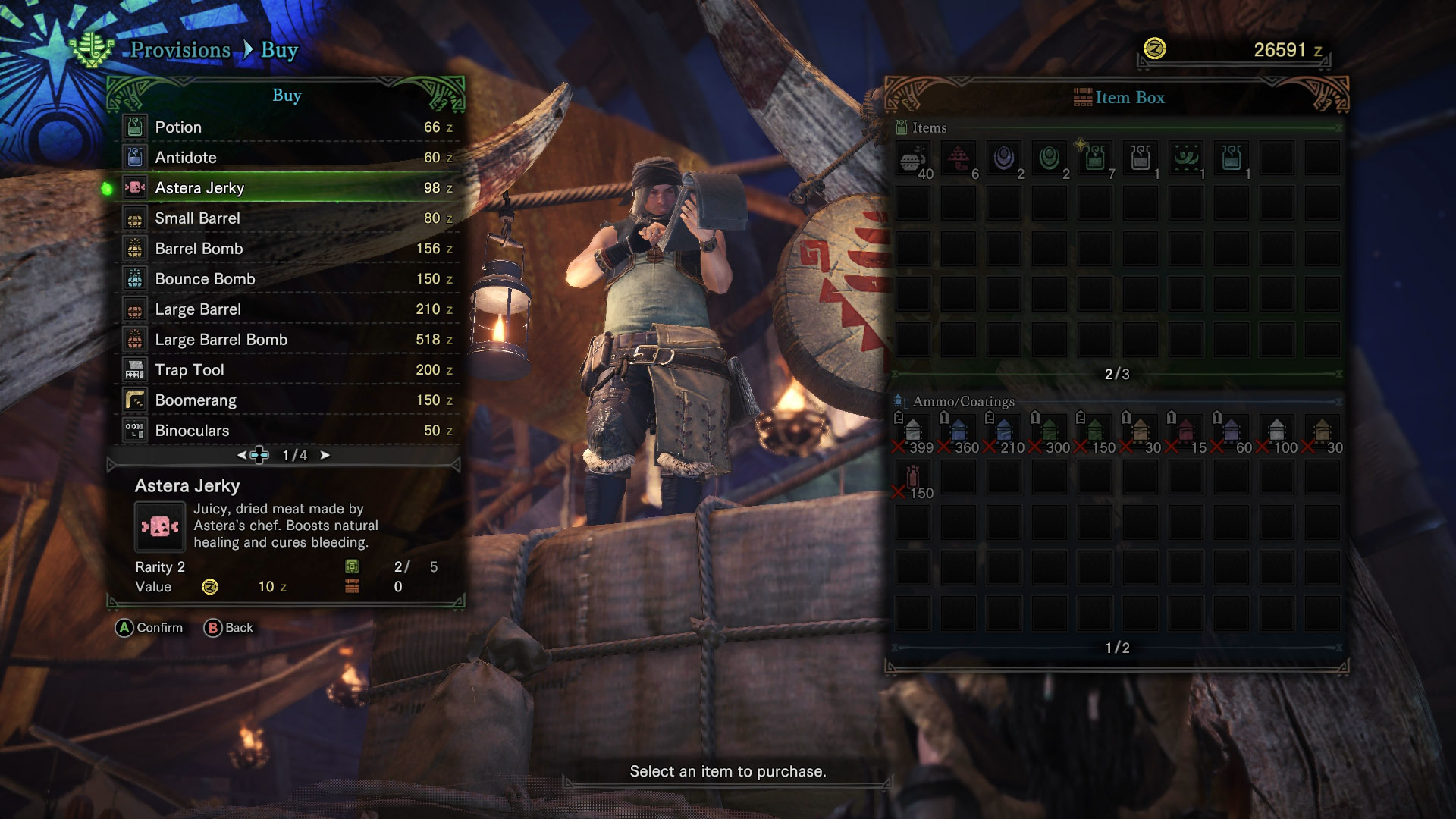Select the ammo slot with 399 count
The height and width of the screenshot is (819, 1456).
point(913,433)
